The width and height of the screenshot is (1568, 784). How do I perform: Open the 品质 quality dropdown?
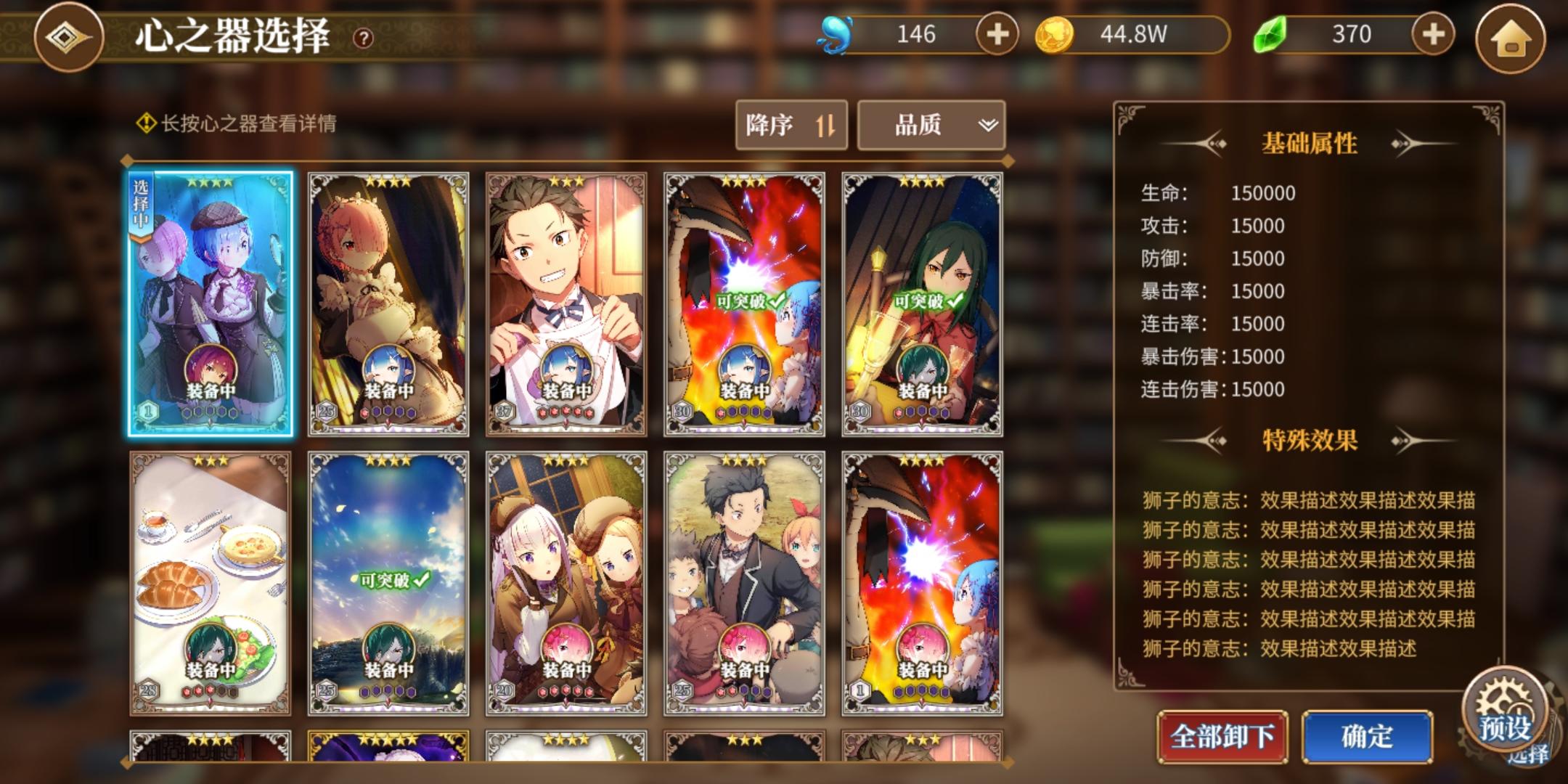click(x=930, y=125)
